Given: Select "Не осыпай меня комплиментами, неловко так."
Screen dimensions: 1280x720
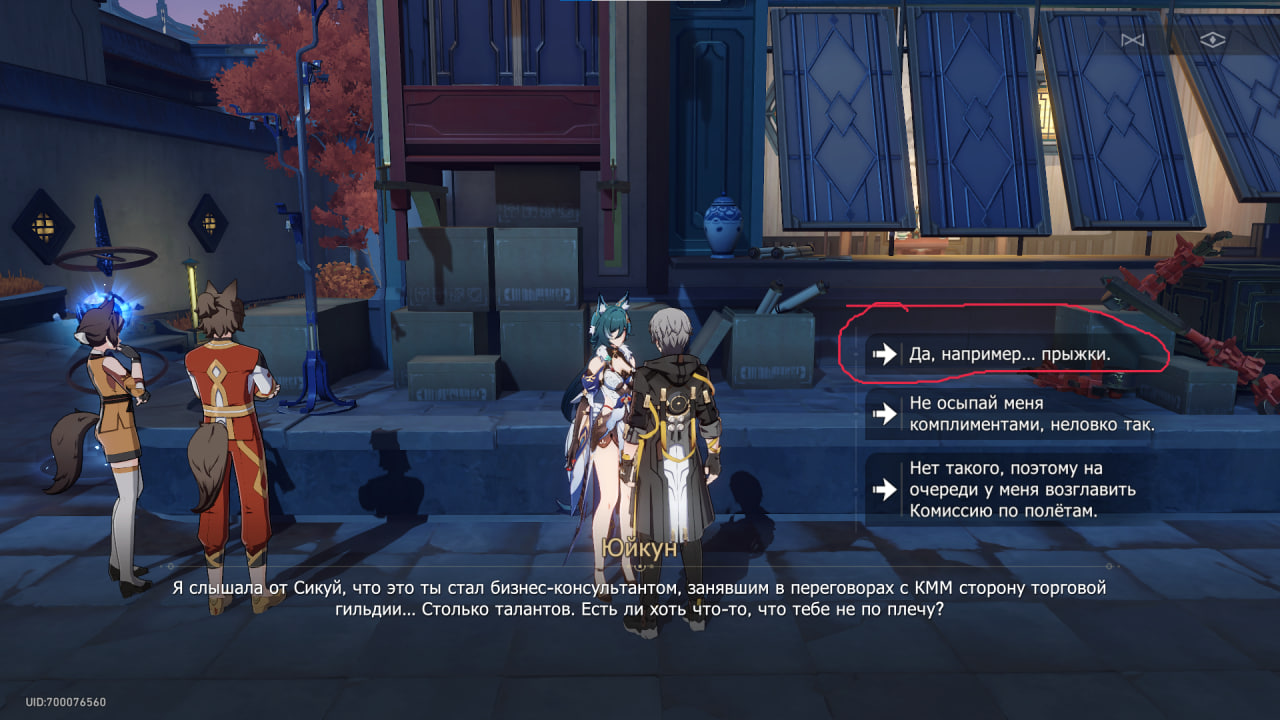Looking at the screenshot, I should tap(1030, 414).
